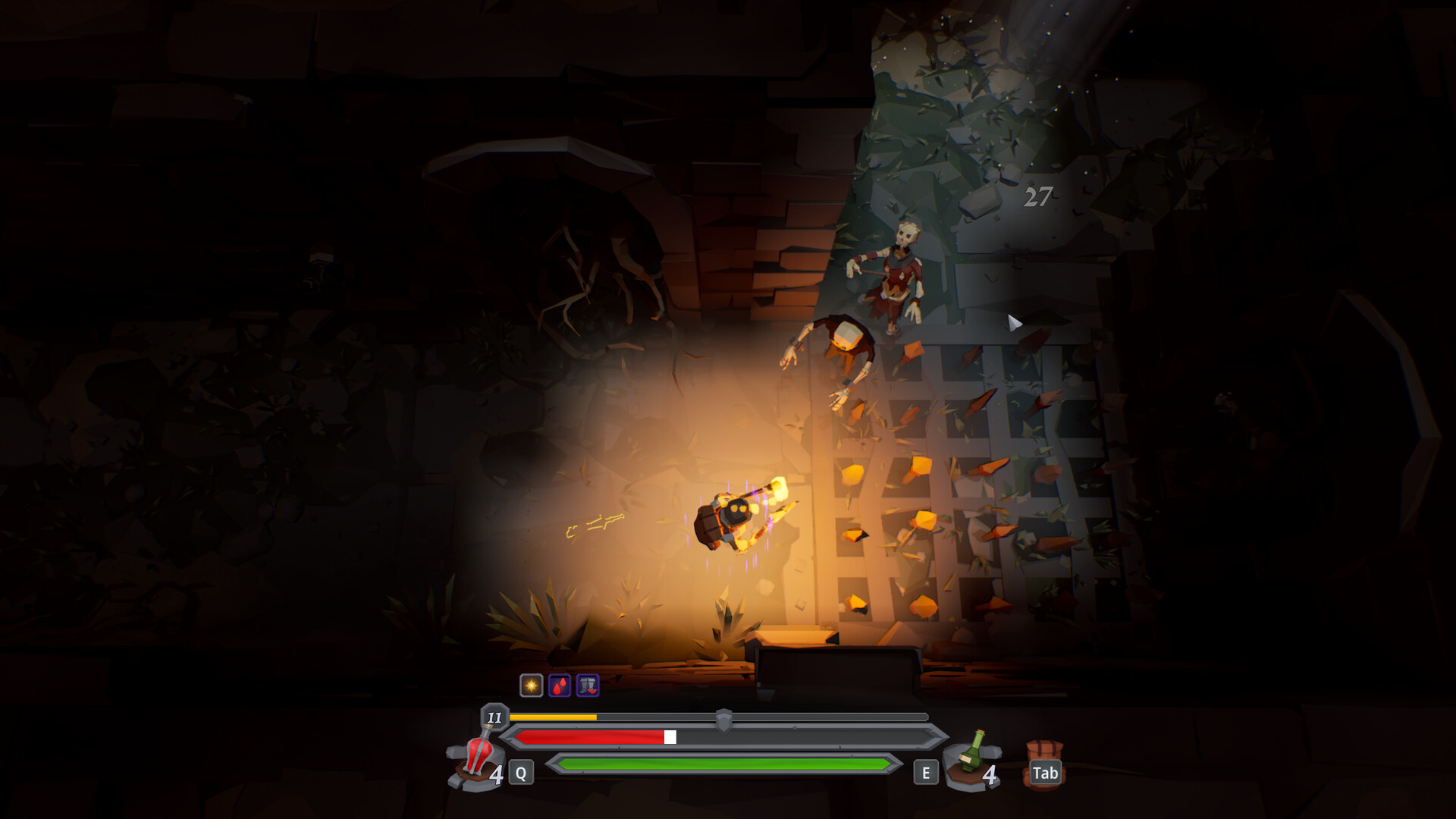The height and width of the screenshot is (819, 1456).
Task: Click the potion count number 4
Action: pyautogui.click(x=497, y=774)
